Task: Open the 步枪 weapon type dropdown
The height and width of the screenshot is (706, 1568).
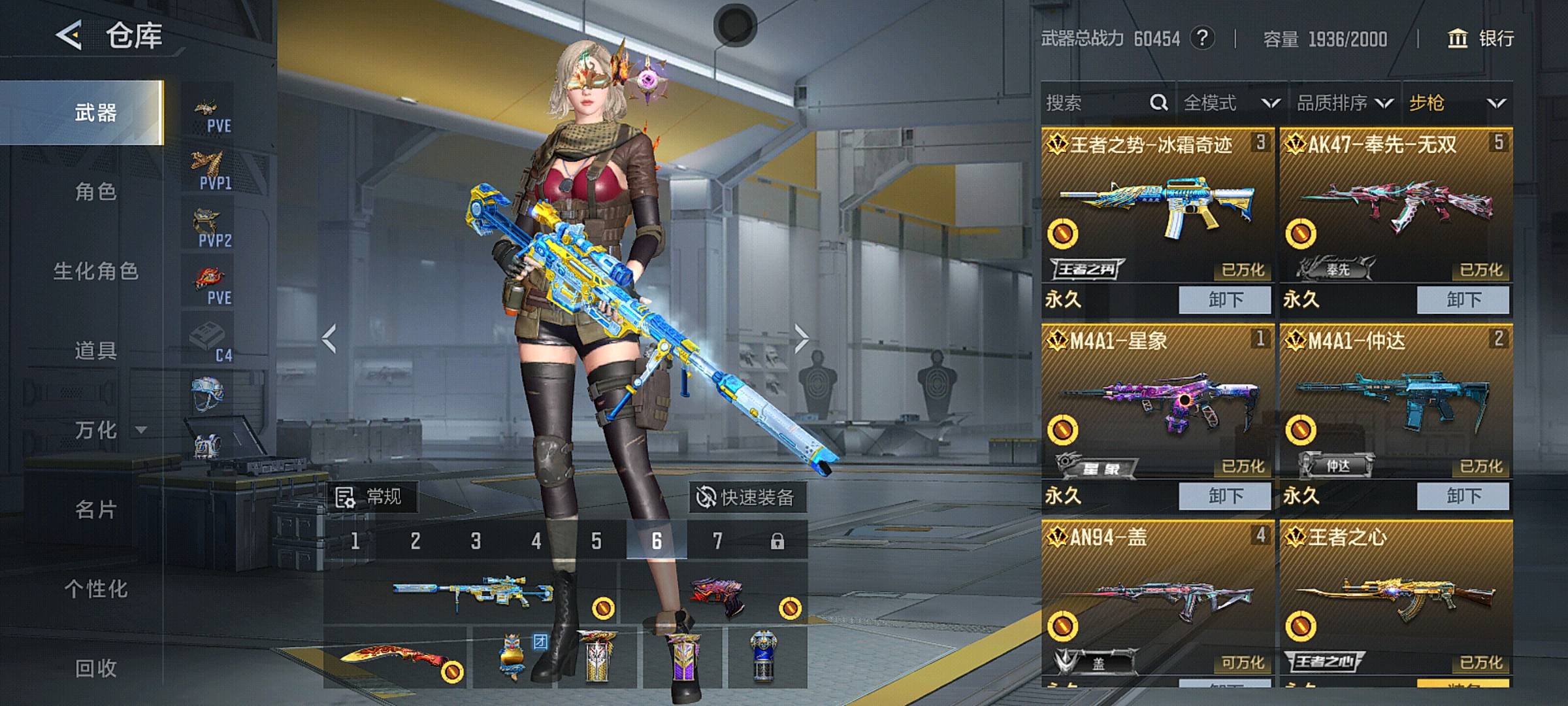Action: coord(1457,103)
